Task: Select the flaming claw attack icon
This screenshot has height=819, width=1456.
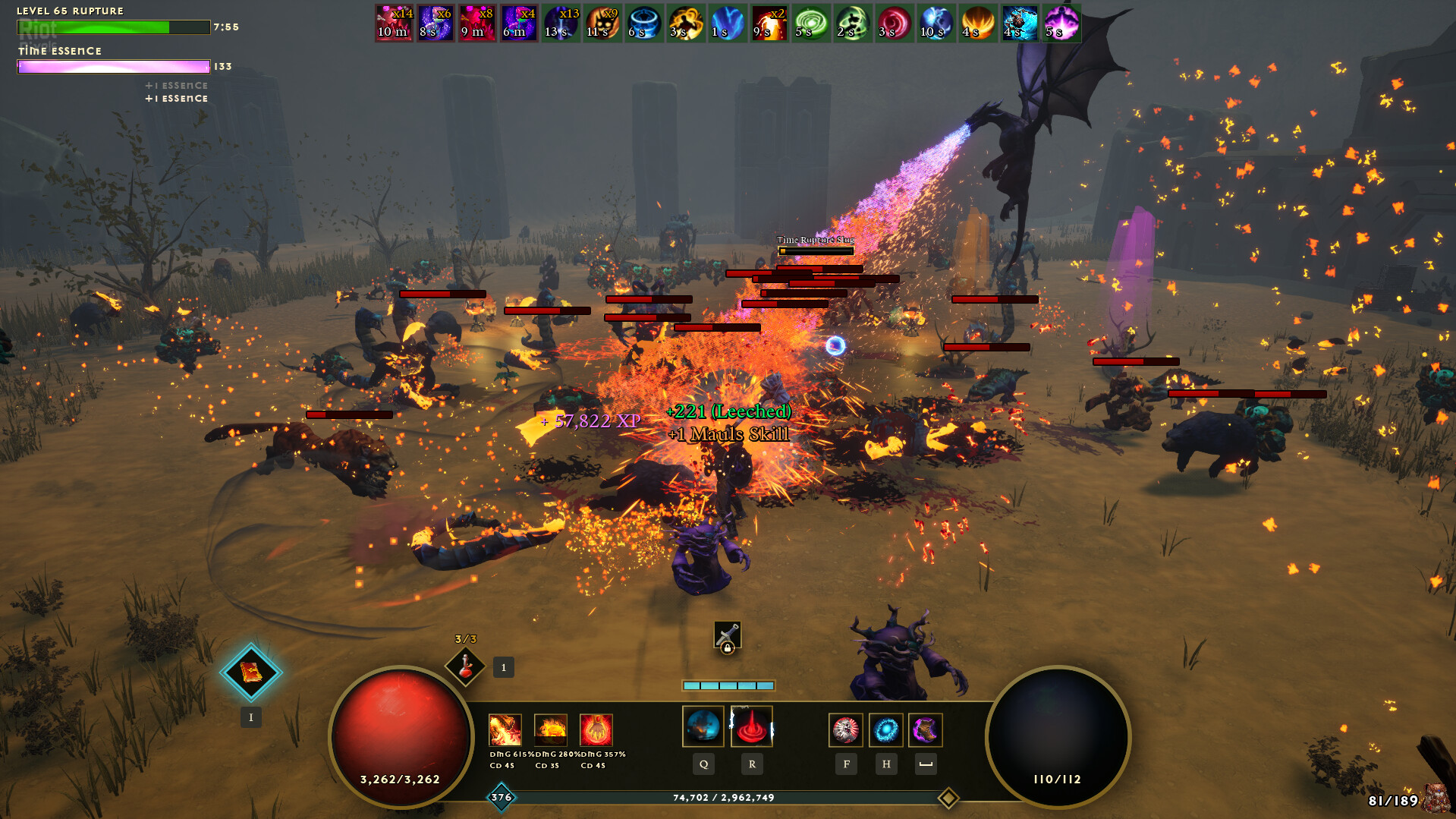Action: click(505, 730)
